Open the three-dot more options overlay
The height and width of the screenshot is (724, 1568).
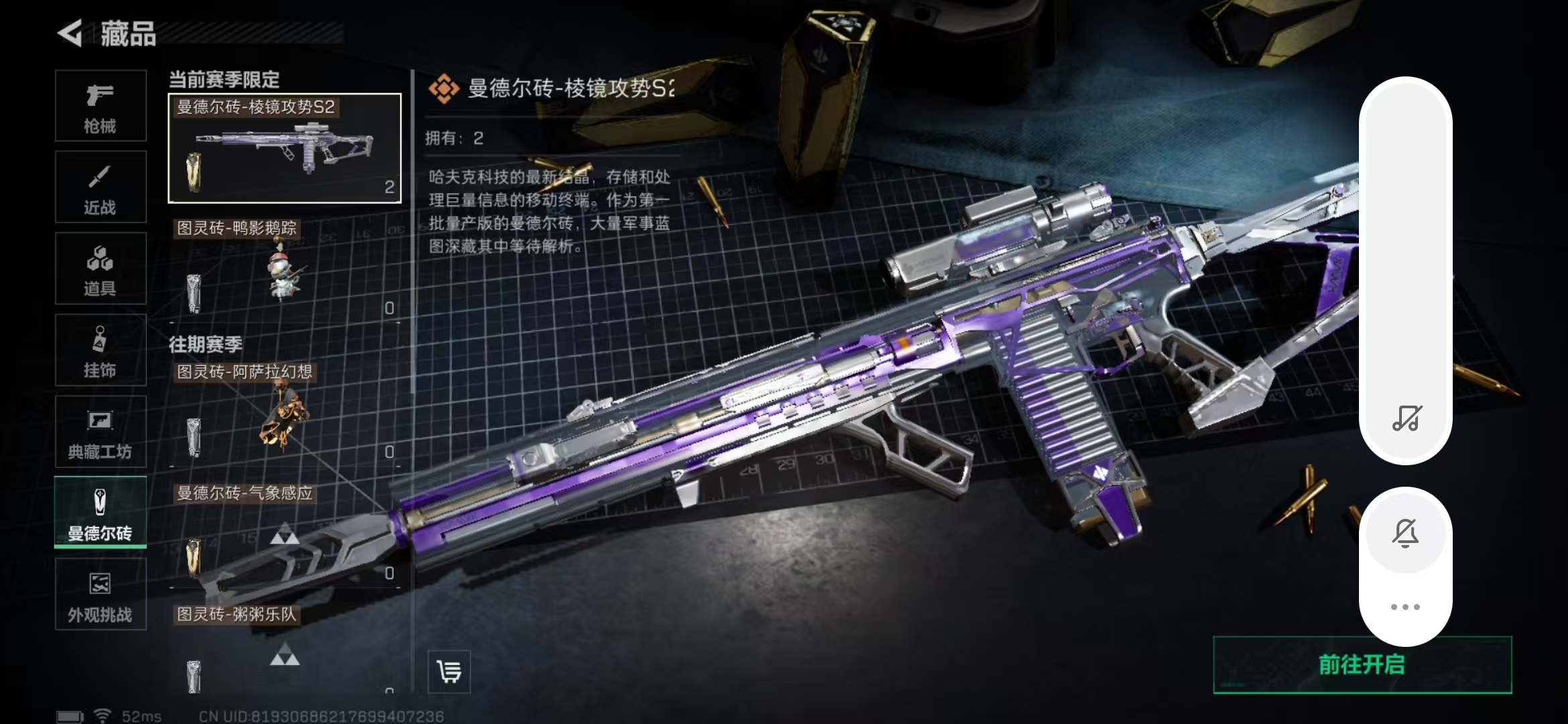(x=1405, y=607)
